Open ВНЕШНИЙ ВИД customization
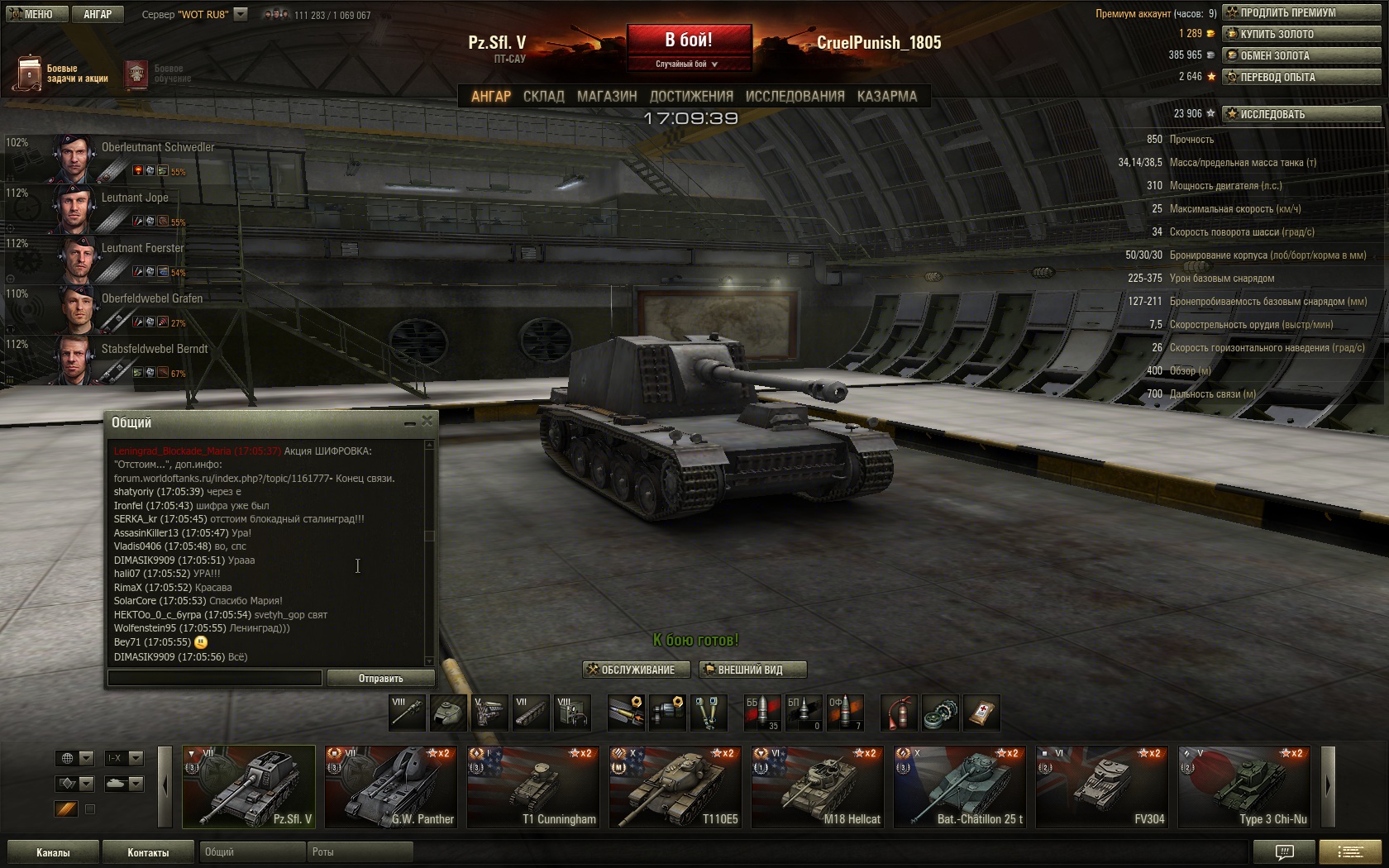 pos(752,670)
